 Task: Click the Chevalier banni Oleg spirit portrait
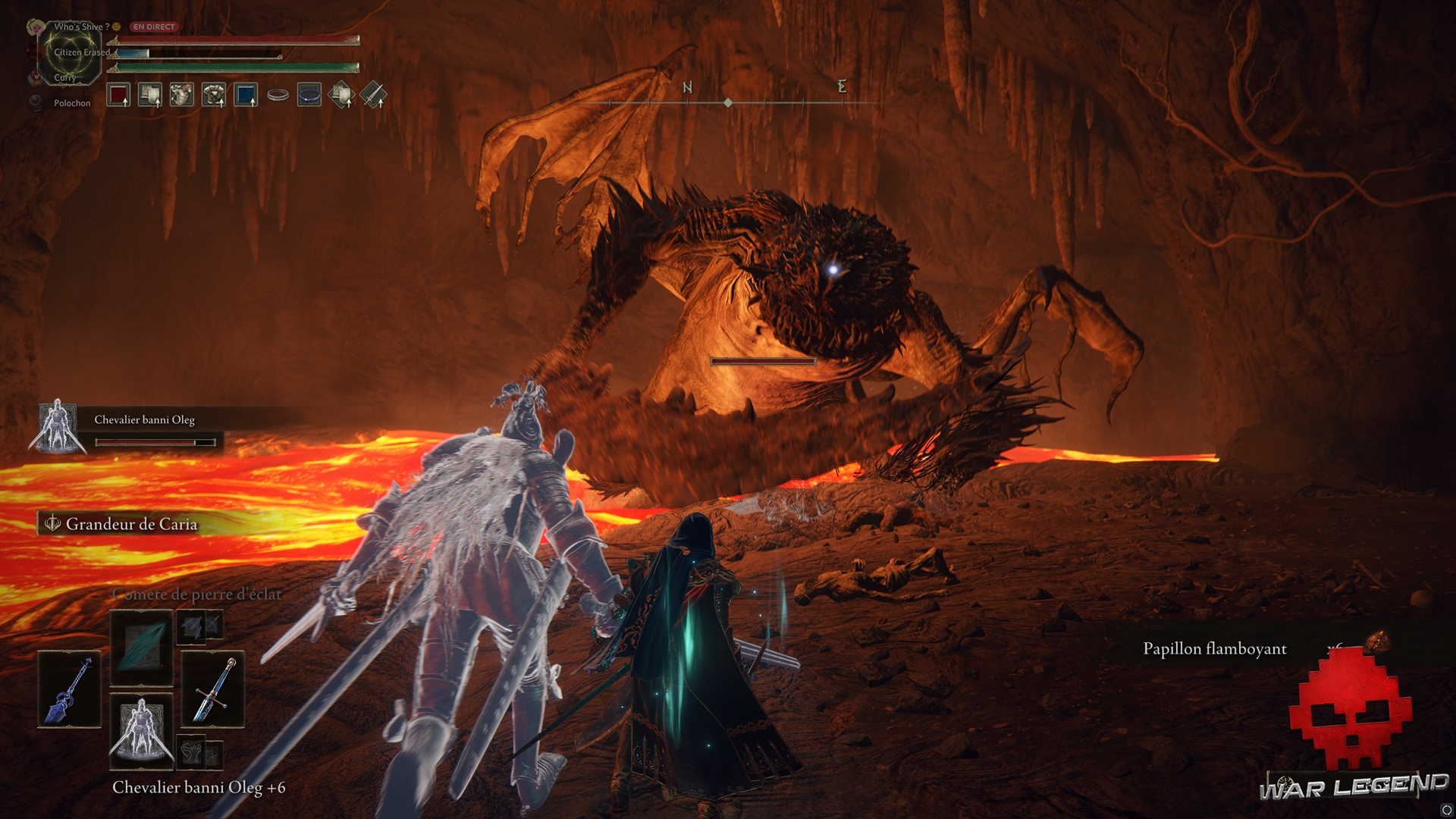click(55, 427)
